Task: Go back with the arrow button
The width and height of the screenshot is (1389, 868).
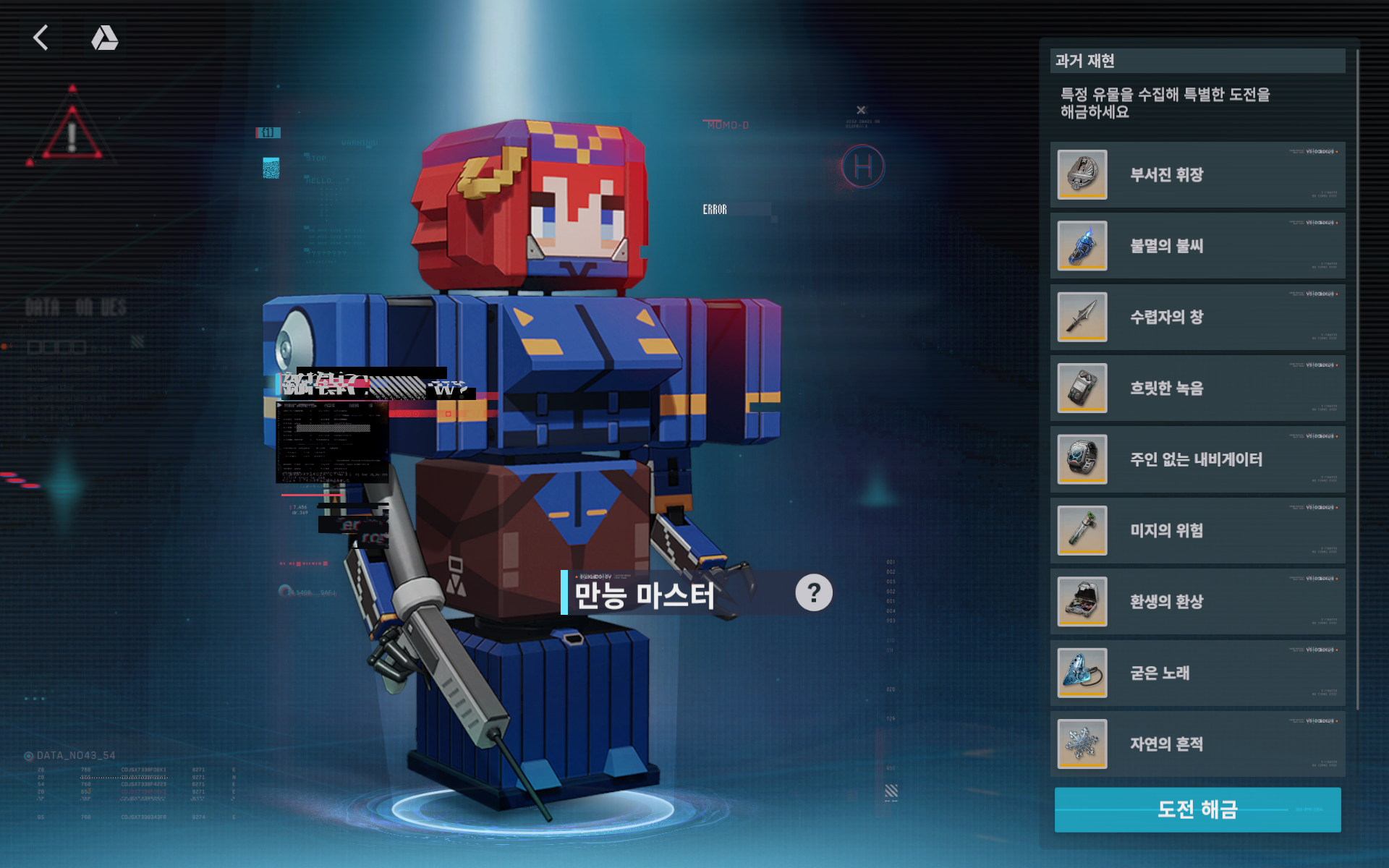Action: (x=41, y=38)
